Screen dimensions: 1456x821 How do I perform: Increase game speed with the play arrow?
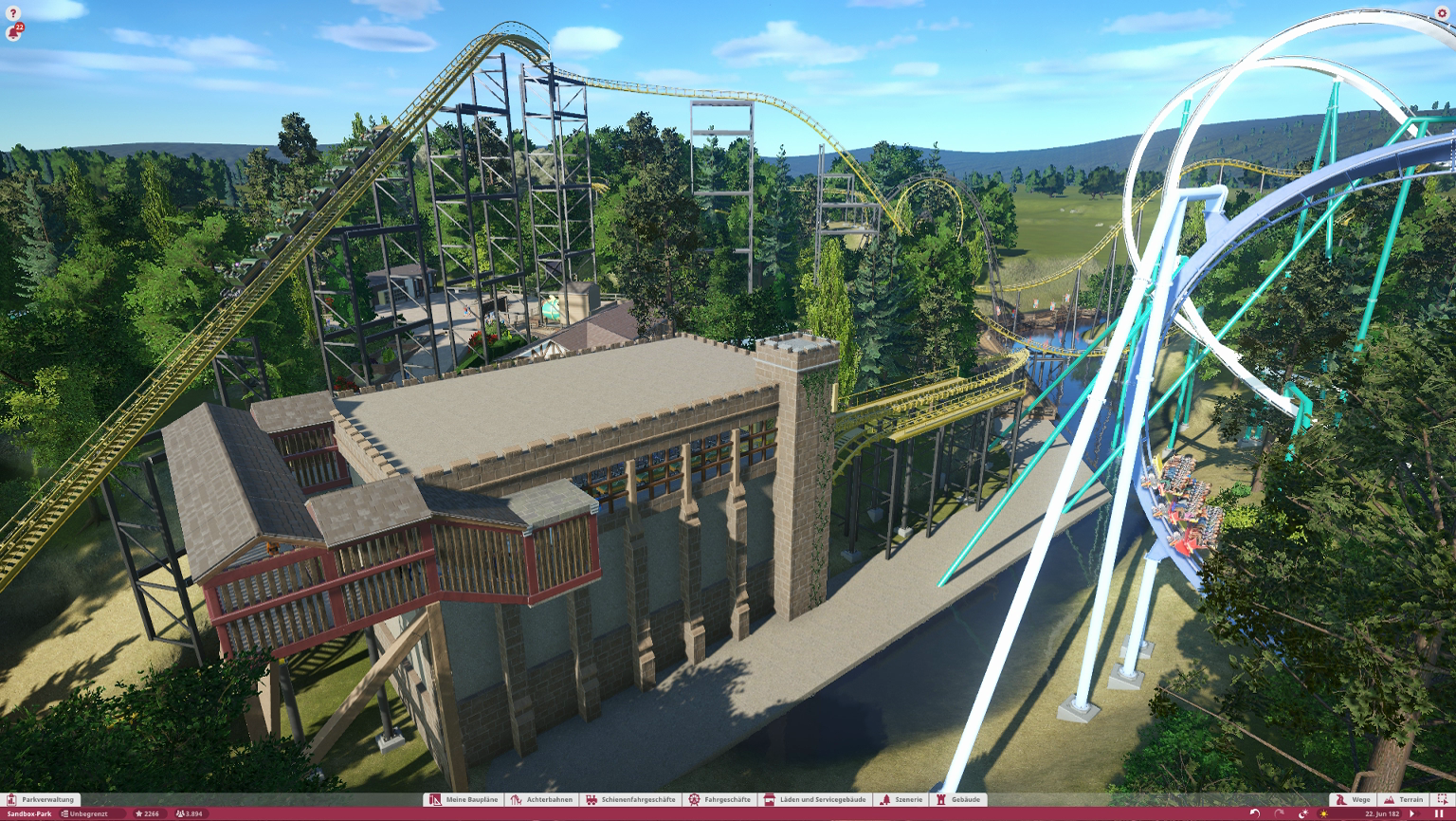[x=1412, y=813]
